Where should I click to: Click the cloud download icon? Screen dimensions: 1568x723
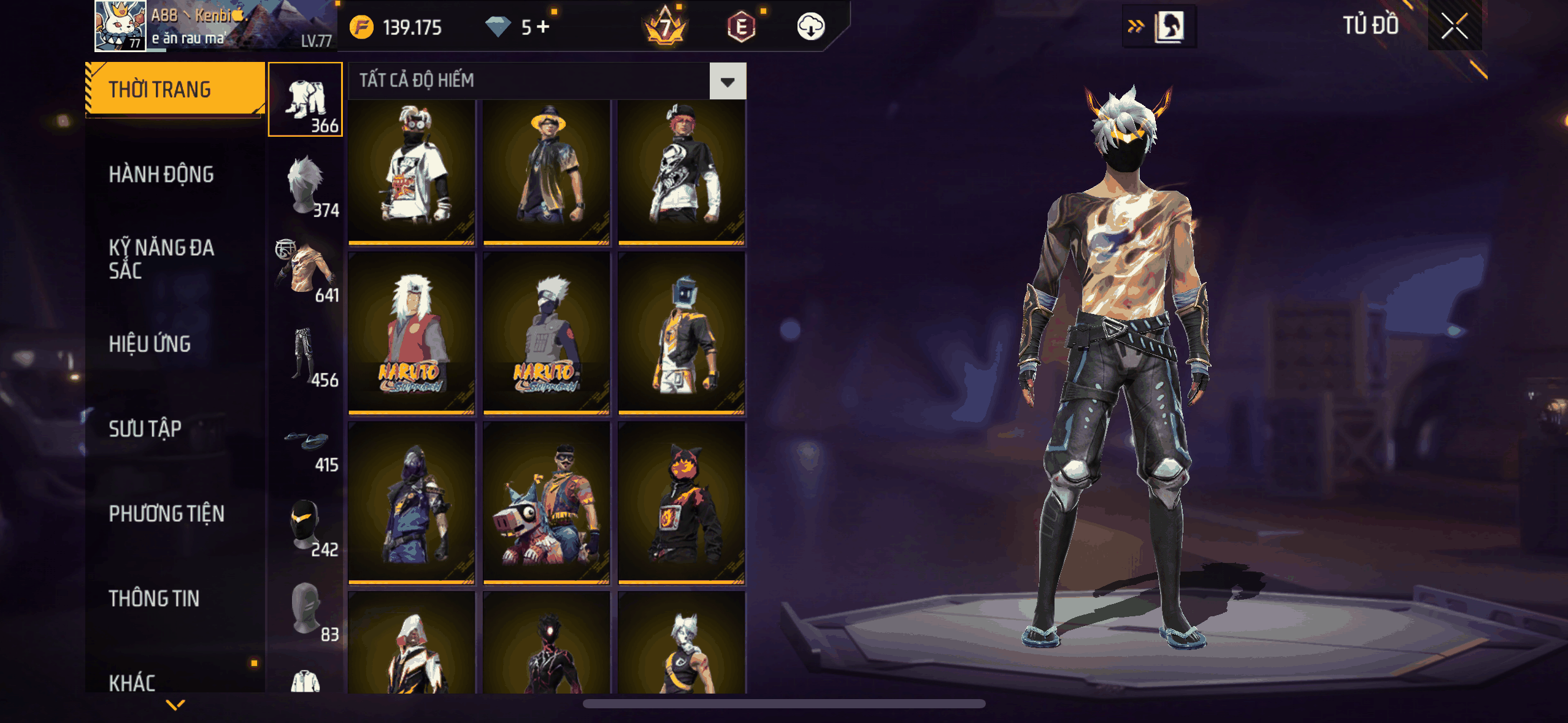[810, 27]
